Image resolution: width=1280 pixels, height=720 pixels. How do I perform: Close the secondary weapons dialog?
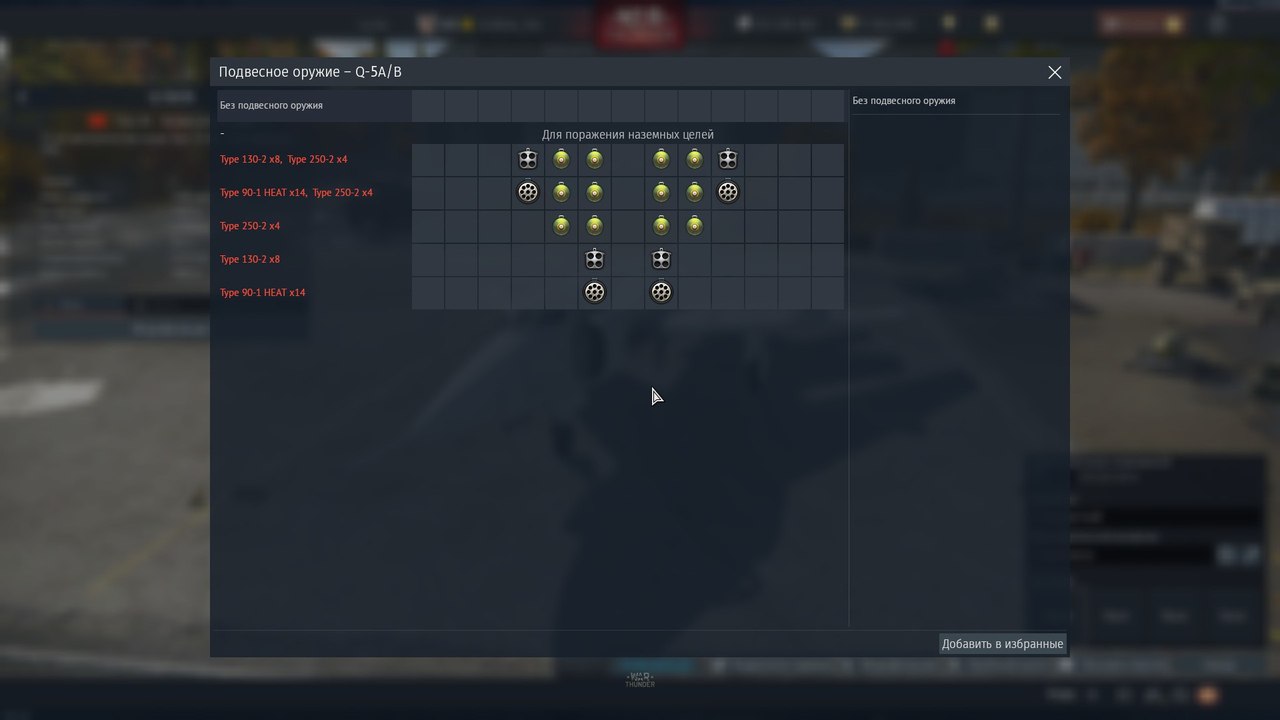[1054, 72]
